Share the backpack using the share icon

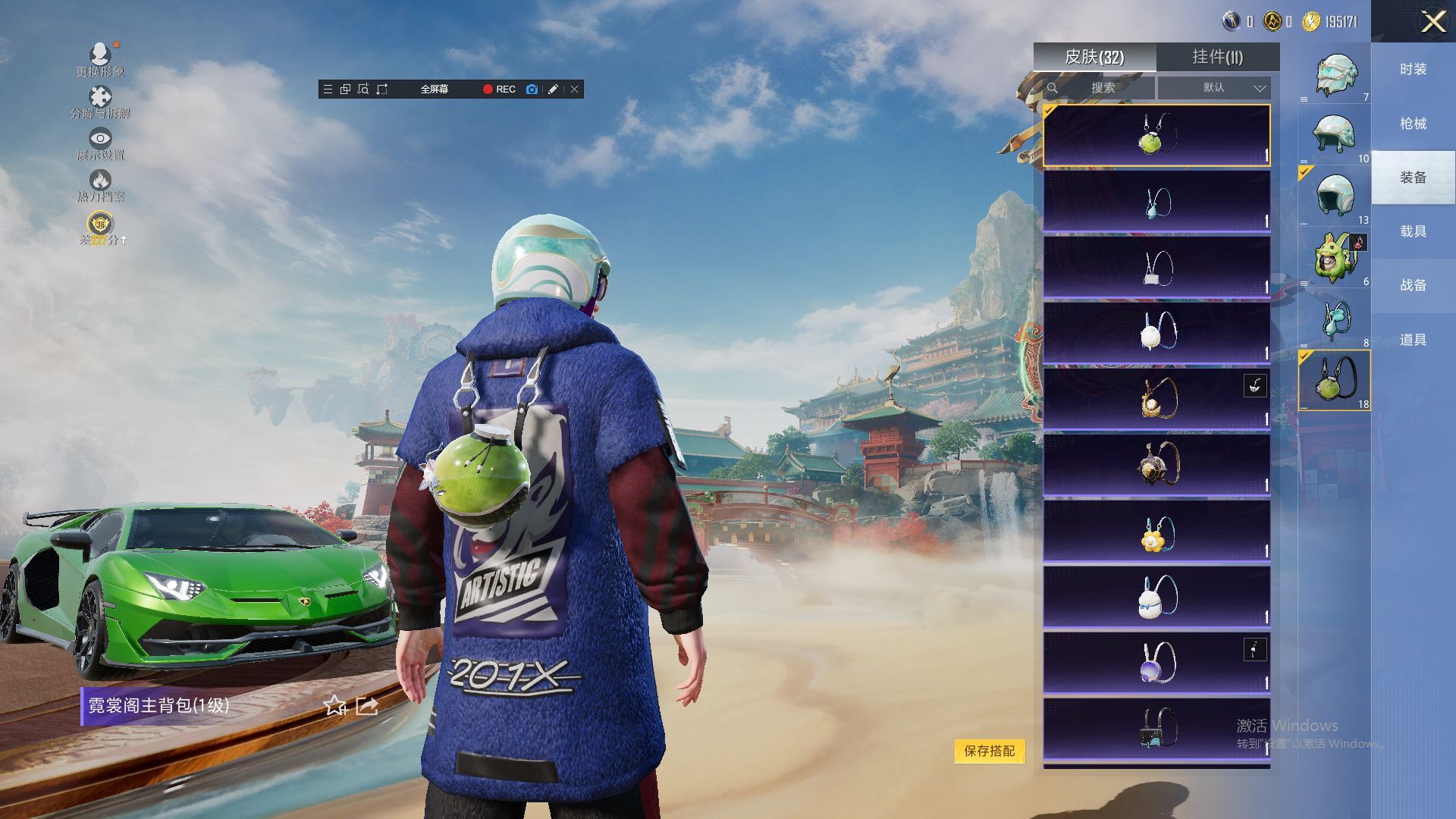(x=367, y=706)
